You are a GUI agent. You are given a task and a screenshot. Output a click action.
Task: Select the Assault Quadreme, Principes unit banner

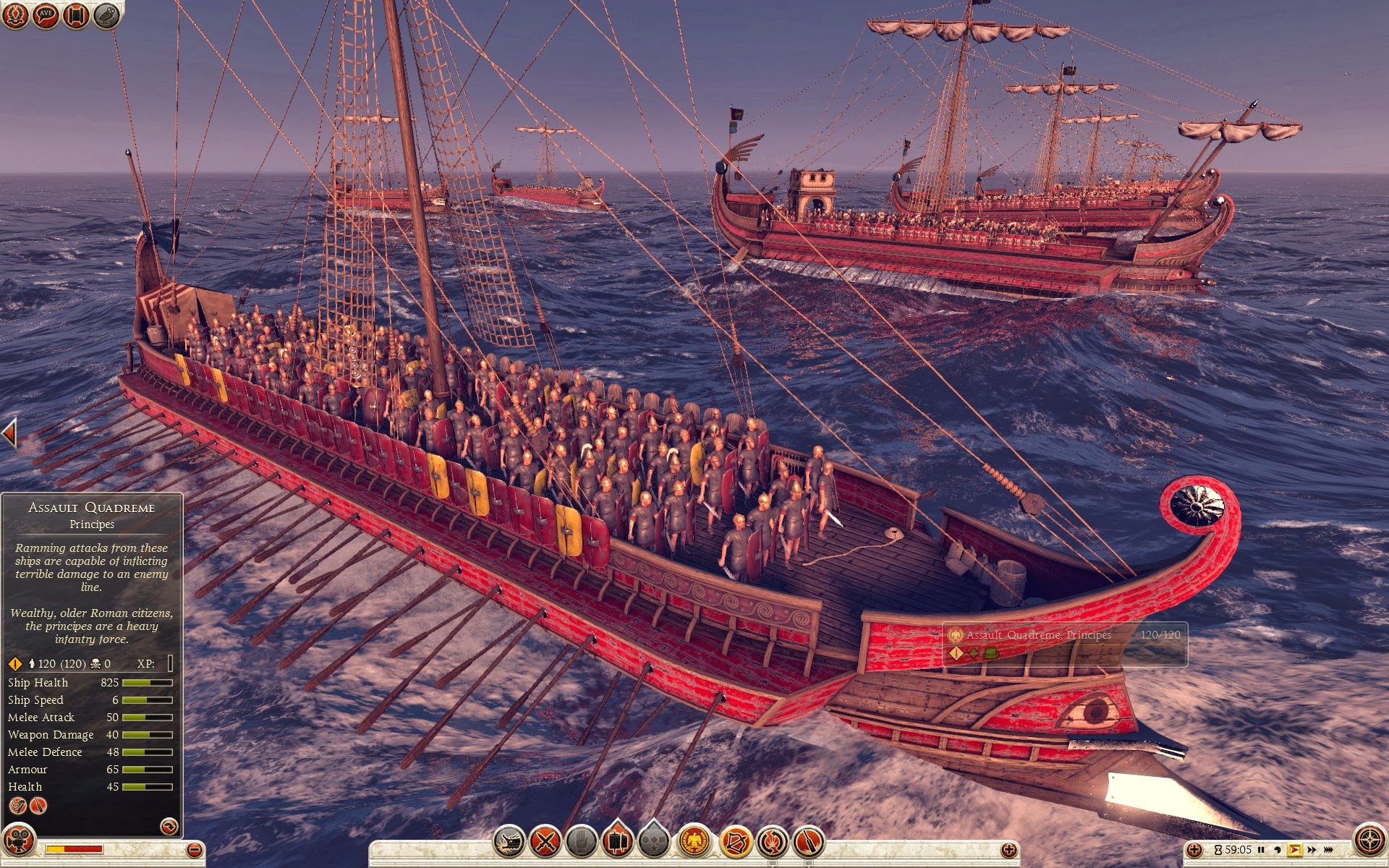pos(1063,643)
